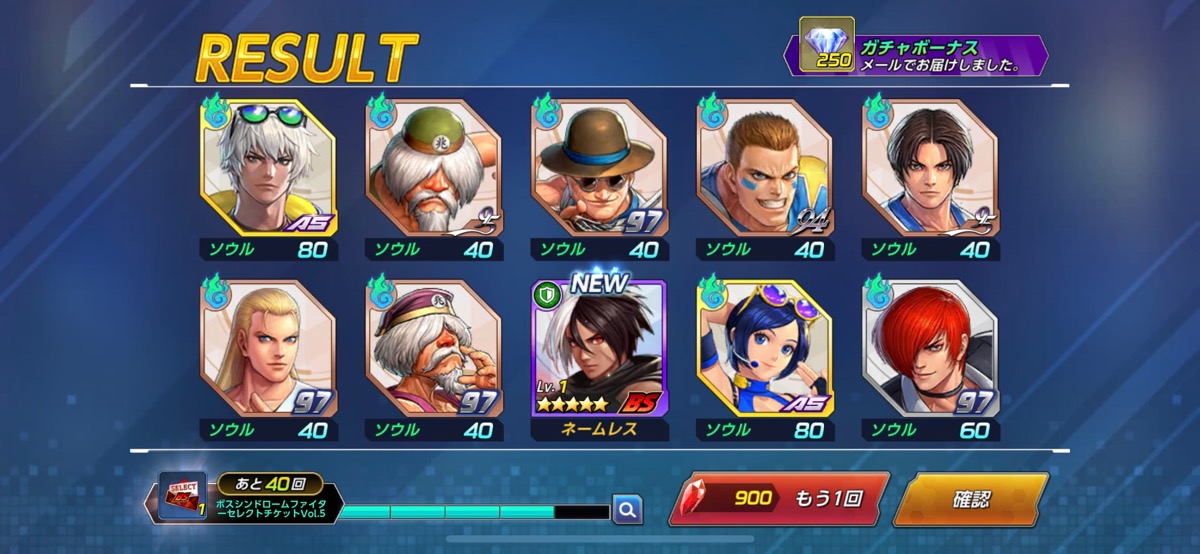Open the select ticket Vol.5 icon
This screenshot has height=554, width=1200.
(x=182, y=497)
